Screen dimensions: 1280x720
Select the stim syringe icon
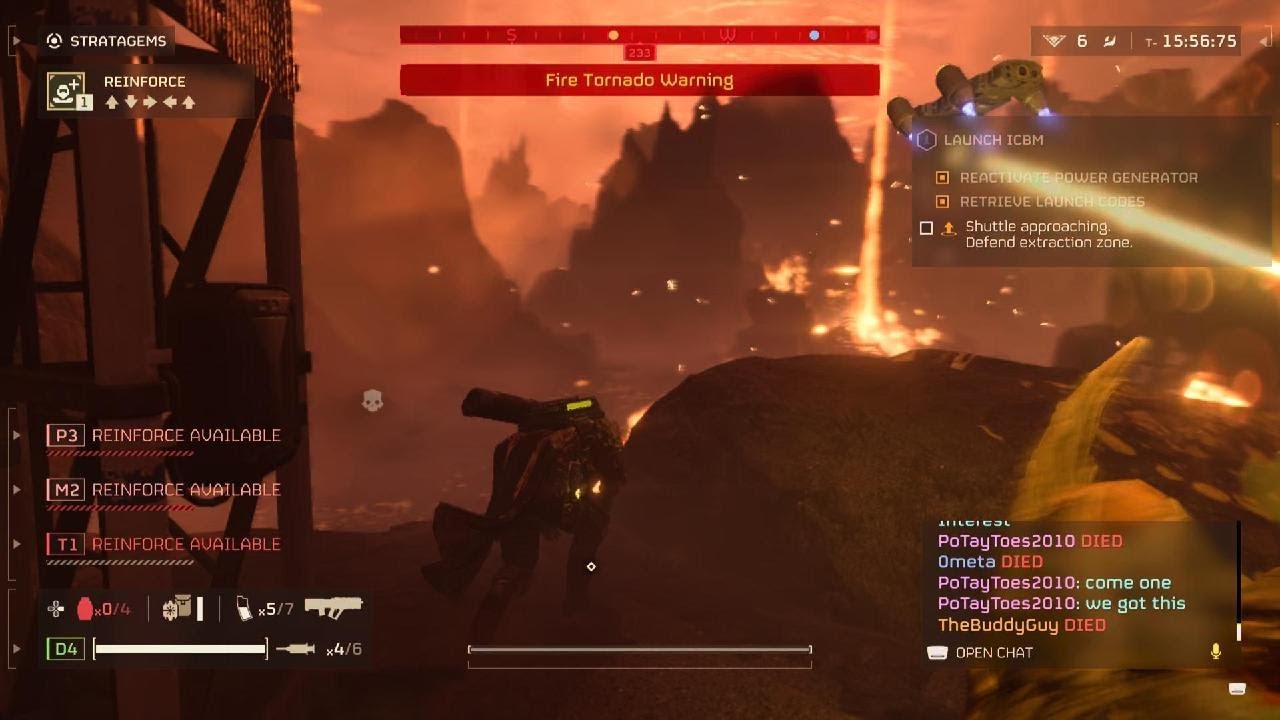click(x=295, y=650)
